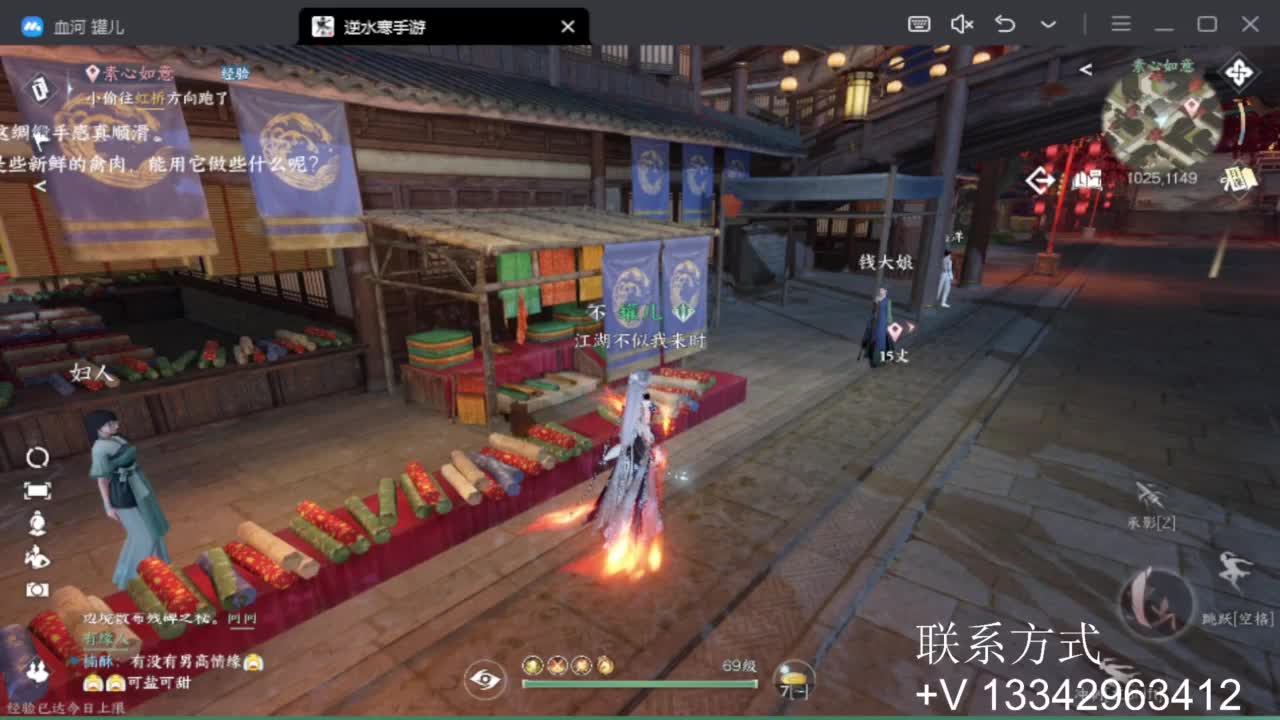The height and width of the screenshot is (720, 1280).
Task: Toggle the eye icon to hide game interface
Action: (486, 681)
